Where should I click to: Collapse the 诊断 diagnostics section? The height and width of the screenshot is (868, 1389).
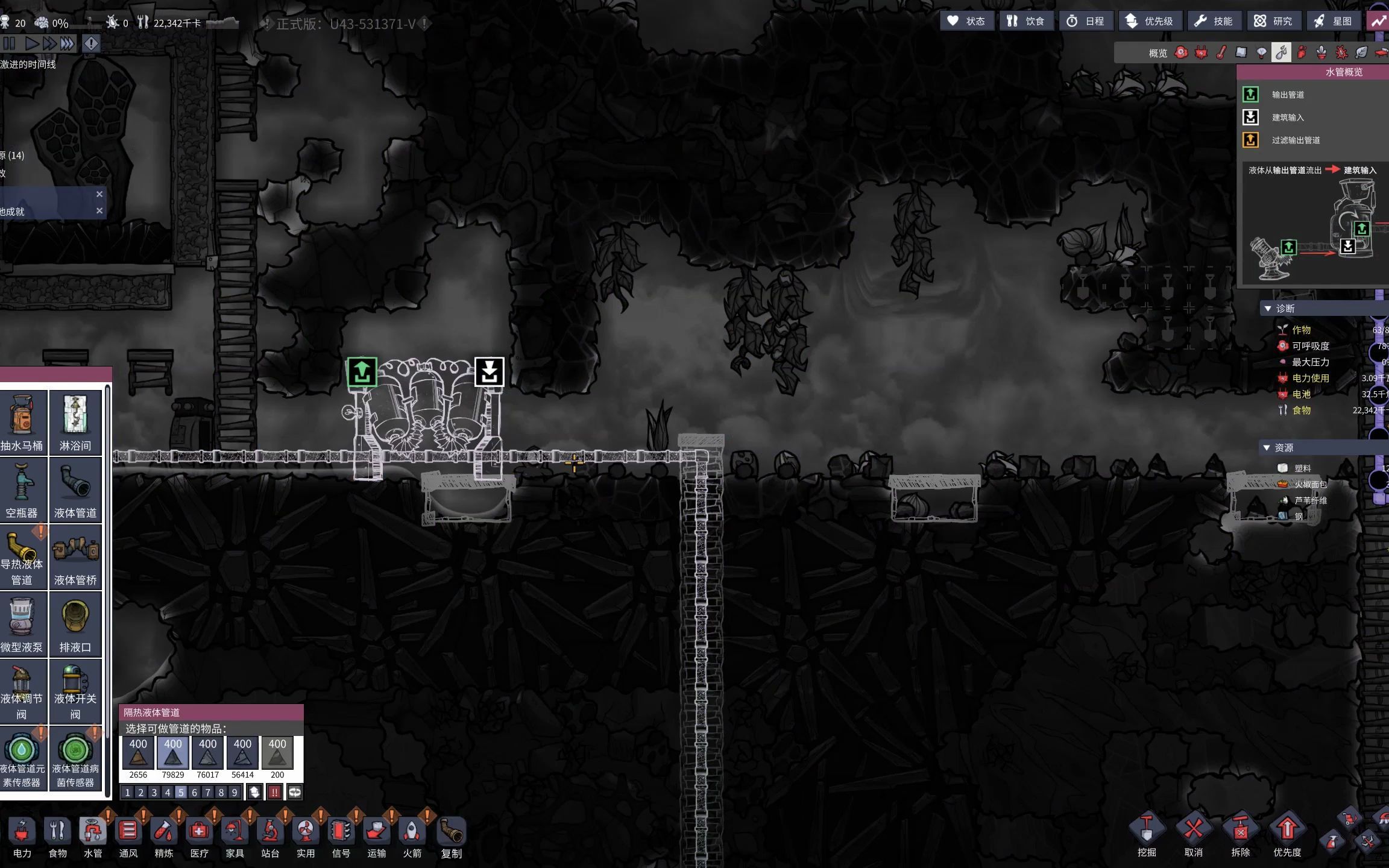pyautogui.click(x=1268, y=309)
